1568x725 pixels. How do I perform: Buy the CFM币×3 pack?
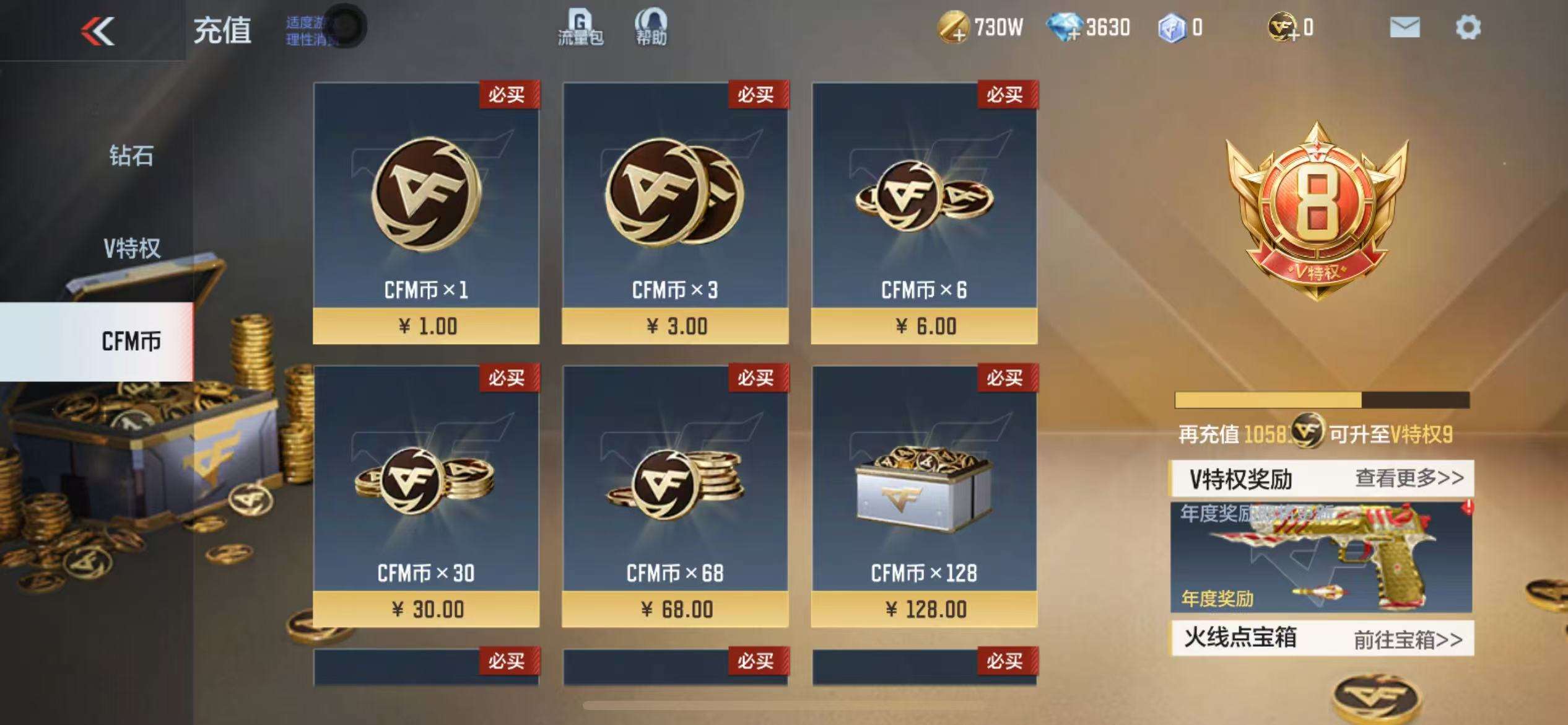[675, 213]
